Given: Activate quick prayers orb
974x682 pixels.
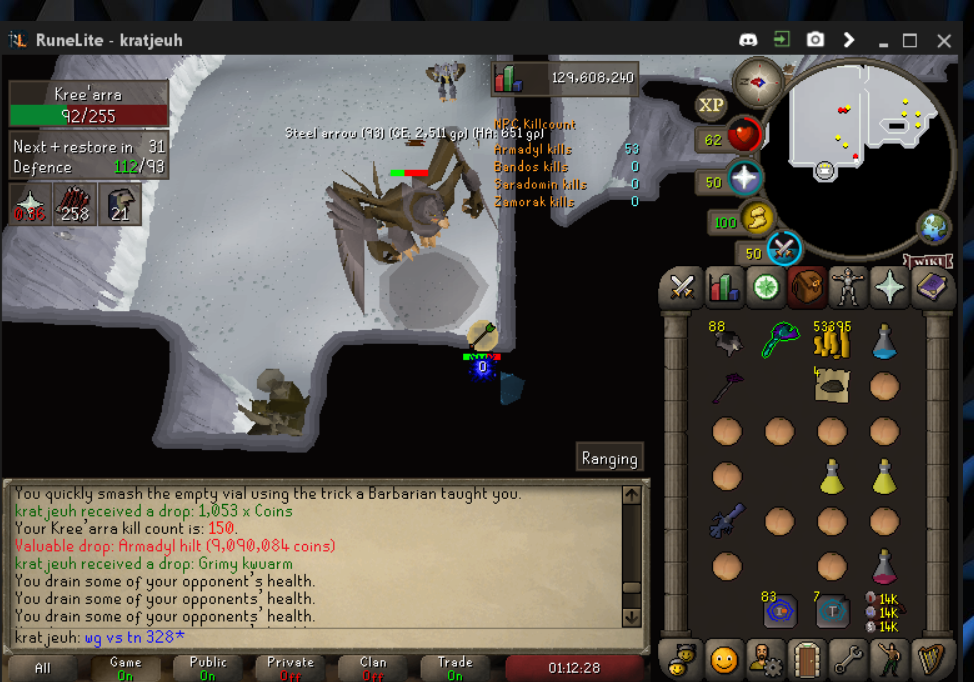Looking at the screenshot, I should coord(744,179).
